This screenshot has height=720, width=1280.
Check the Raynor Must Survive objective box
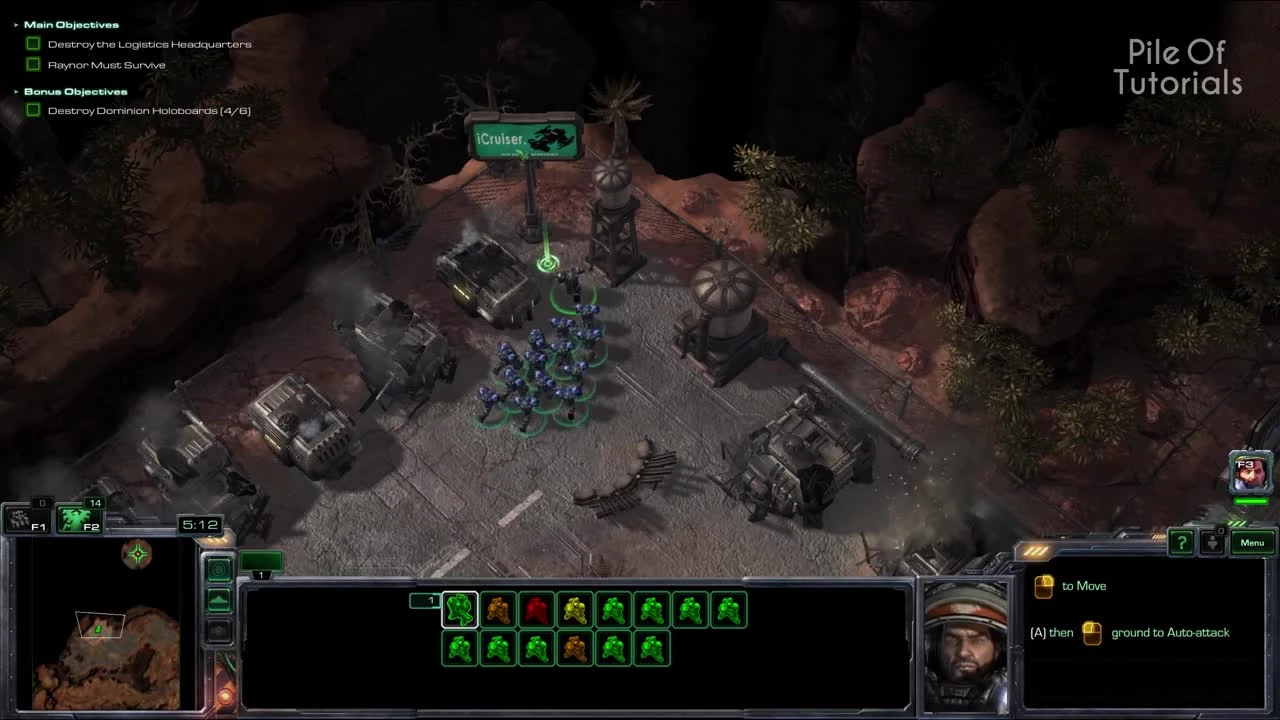tap(33, 64)
